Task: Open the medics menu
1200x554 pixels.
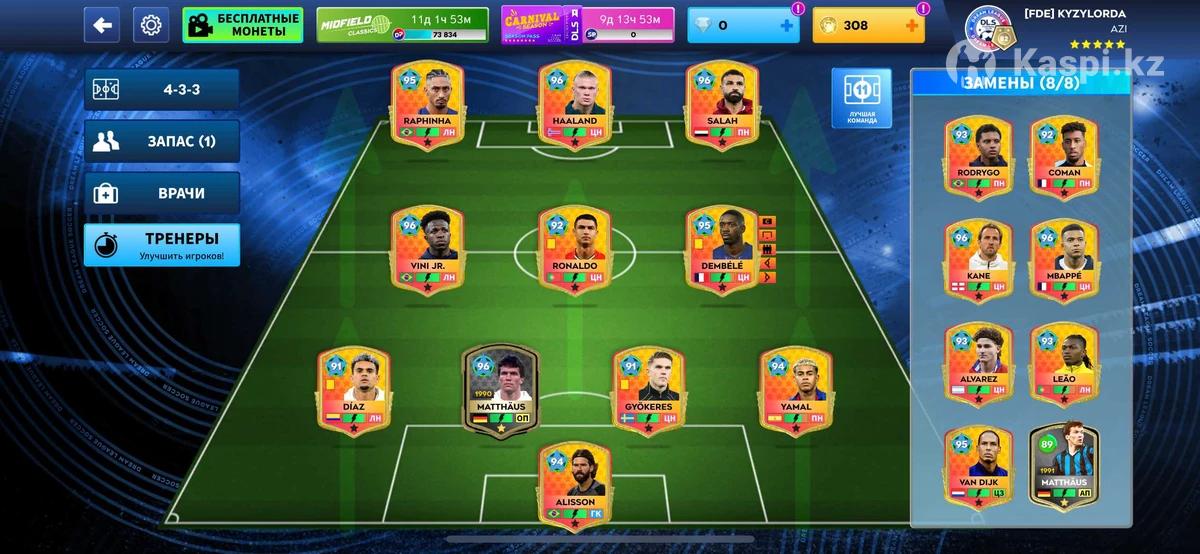Action: tap(162, 193)
